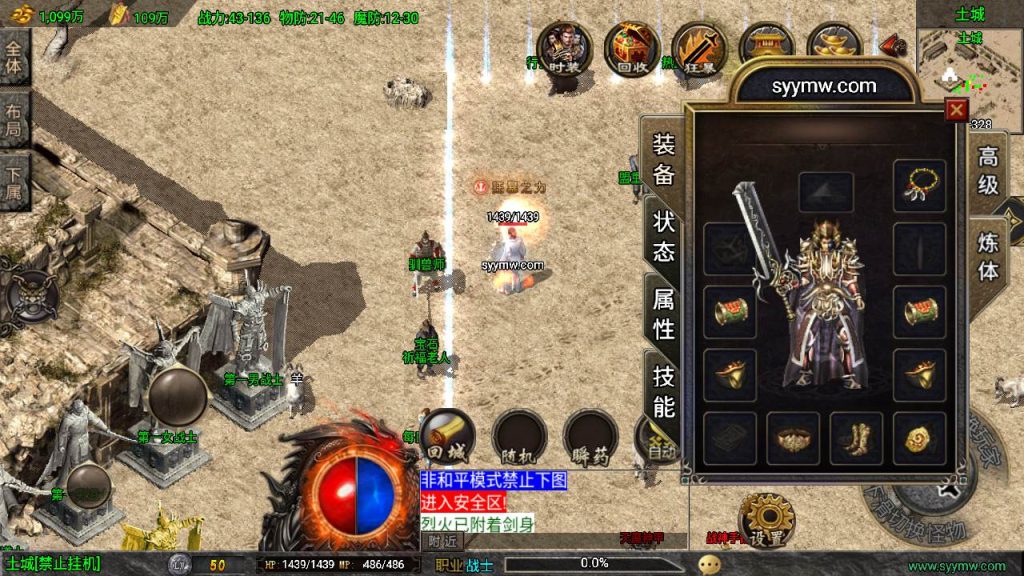Switch to the 状态 status tab
The image size is (1024, 576).
coord(664,236)
